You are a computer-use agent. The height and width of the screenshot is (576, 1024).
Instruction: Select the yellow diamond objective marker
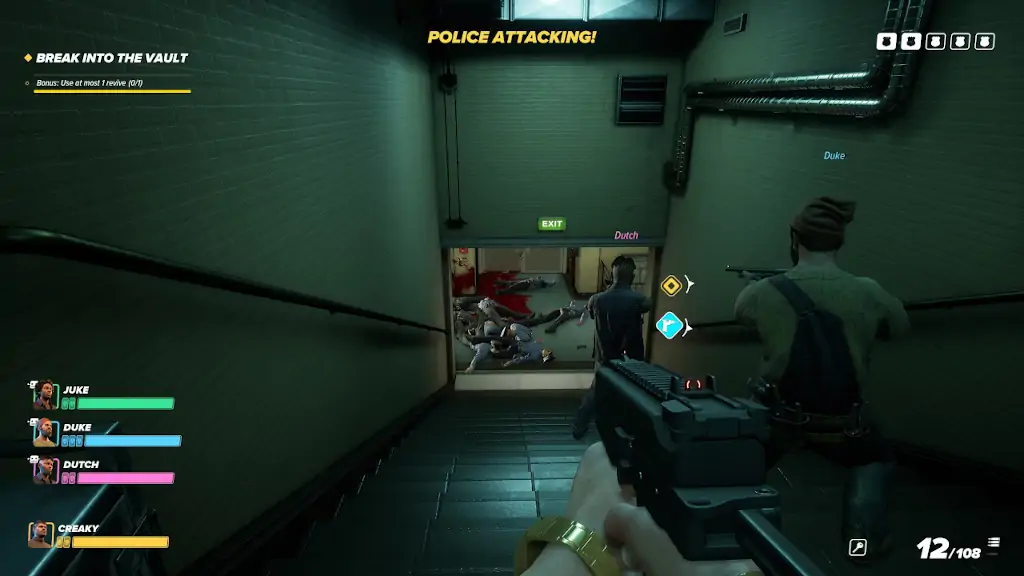(x=671, y=286)
